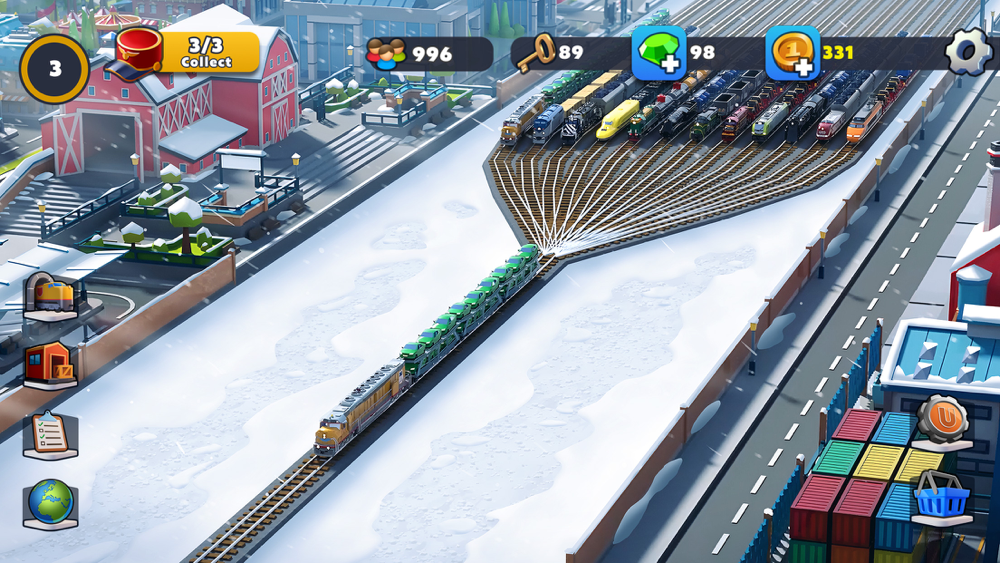This screenshot has height=563, width=1000.
Task: Tap the player level 3 badge
Action: pos(55,69)
